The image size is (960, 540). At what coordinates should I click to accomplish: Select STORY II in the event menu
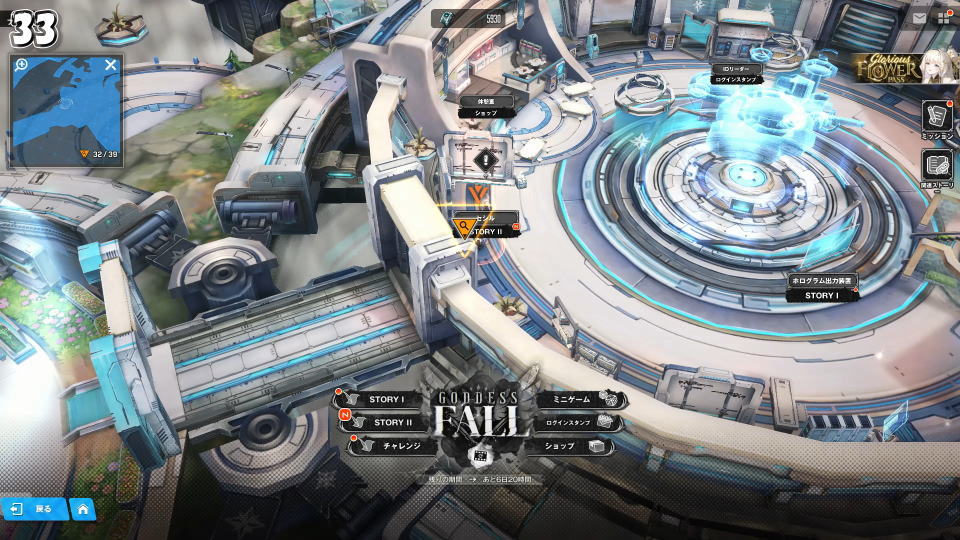pos(385,423)
